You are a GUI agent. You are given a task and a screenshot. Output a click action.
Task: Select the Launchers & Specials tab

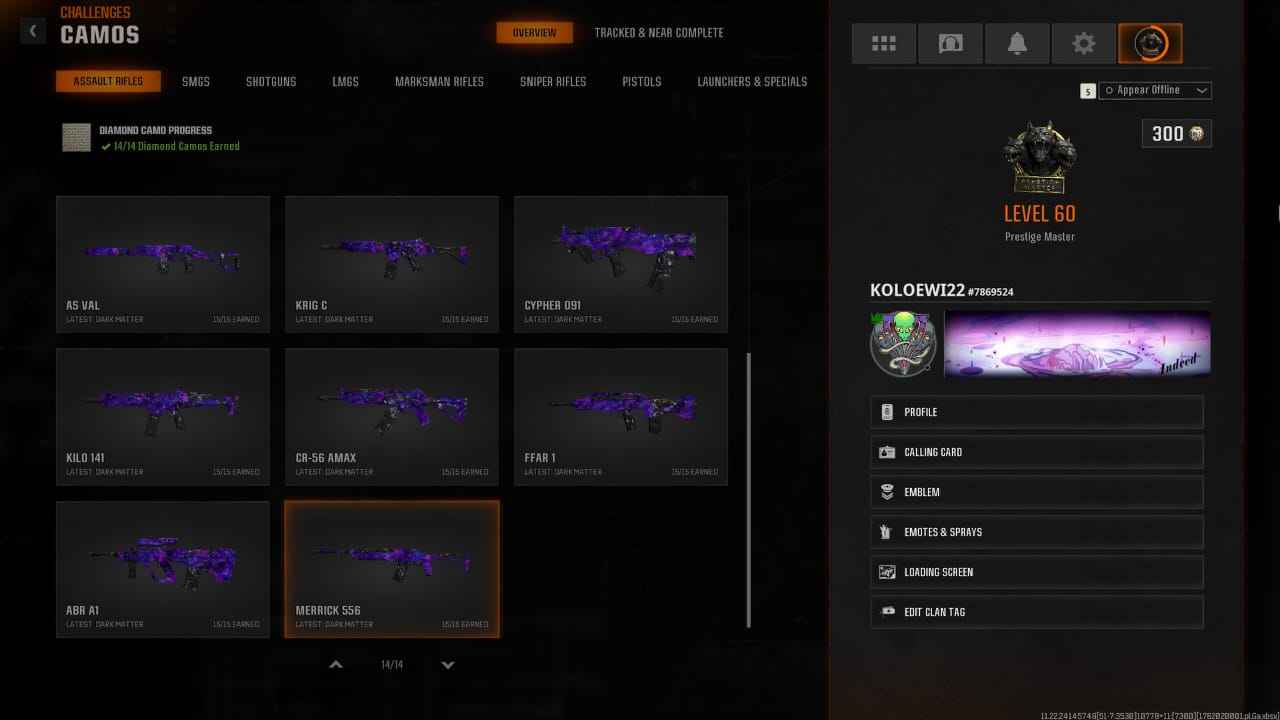752,81
